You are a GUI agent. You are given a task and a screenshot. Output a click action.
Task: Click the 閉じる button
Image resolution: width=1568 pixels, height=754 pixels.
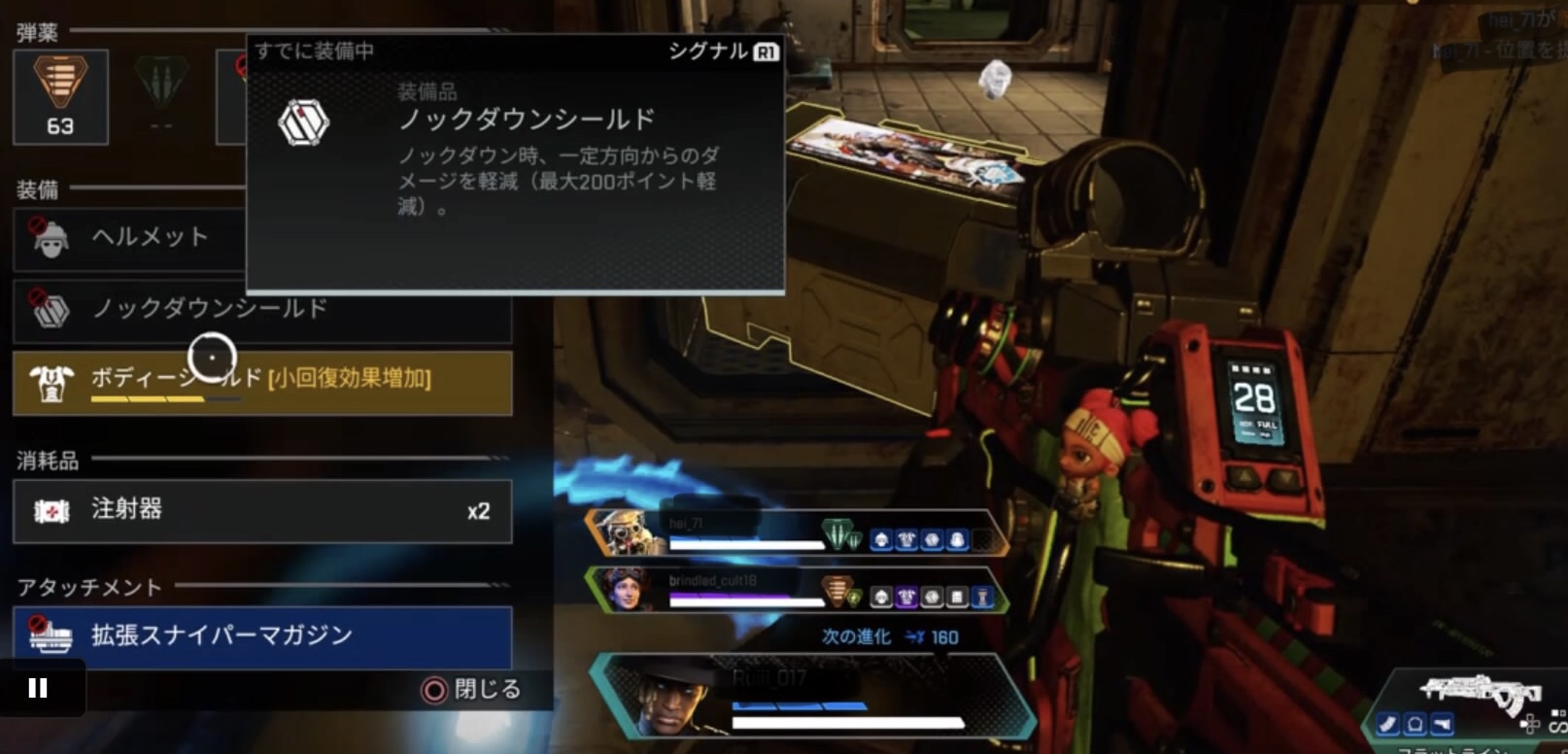click(471, 690)
